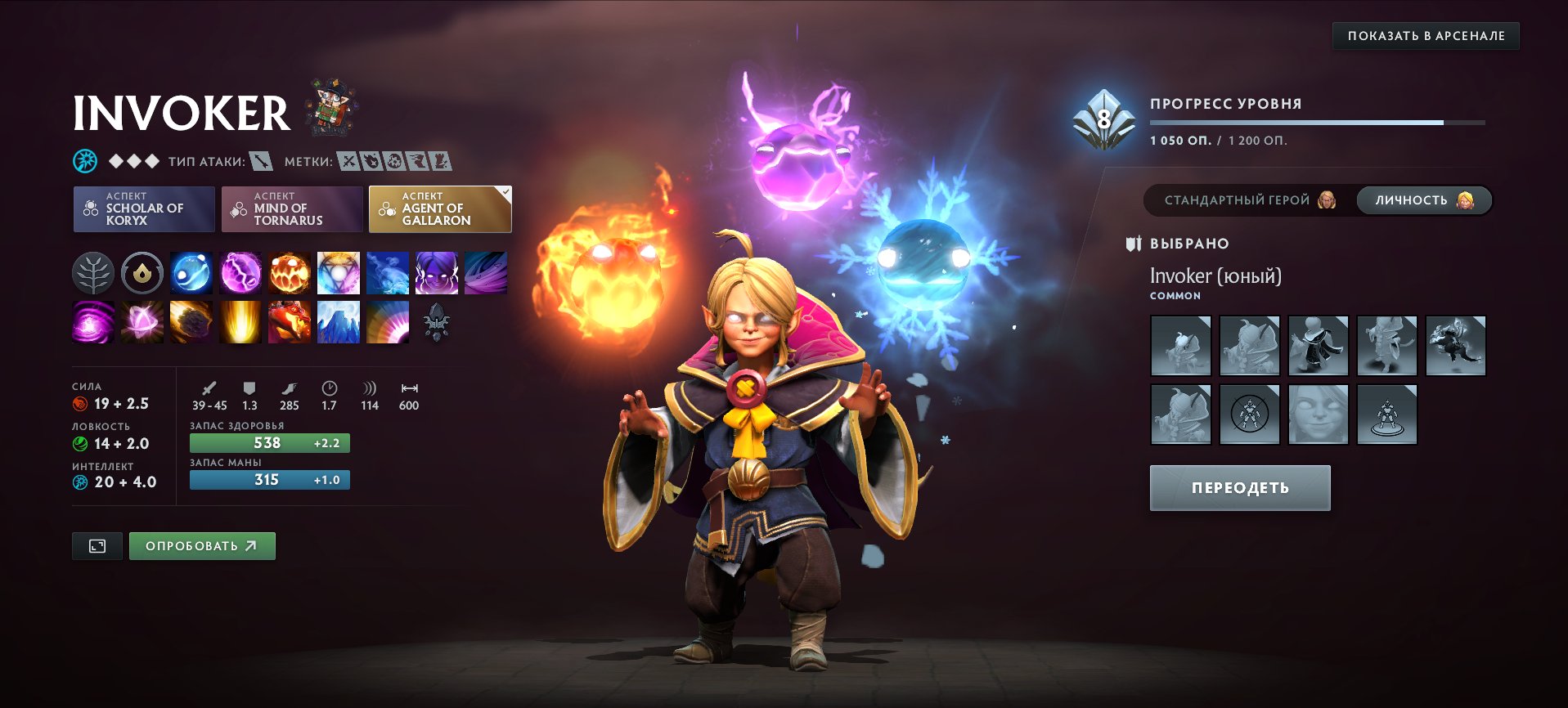
Task: Select the Scholar of Koryx aspect
Action: pos(144,209)
